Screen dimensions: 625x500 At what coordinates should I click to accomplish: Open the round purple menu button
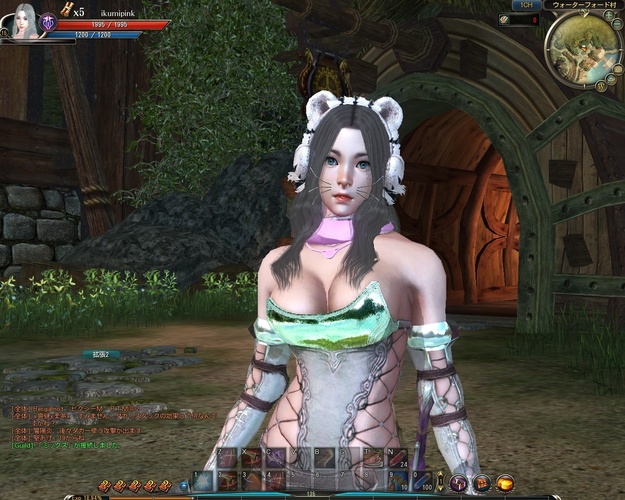pos(459,483)
